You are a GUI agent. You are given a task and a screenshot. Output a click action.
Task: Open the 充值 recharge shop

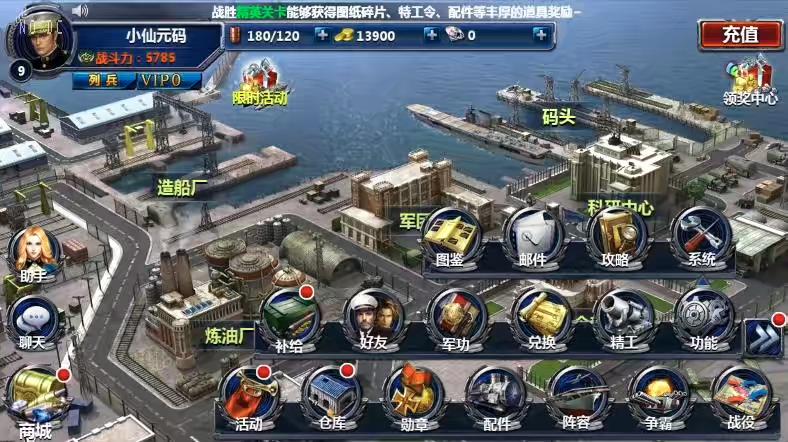(740, 34)
